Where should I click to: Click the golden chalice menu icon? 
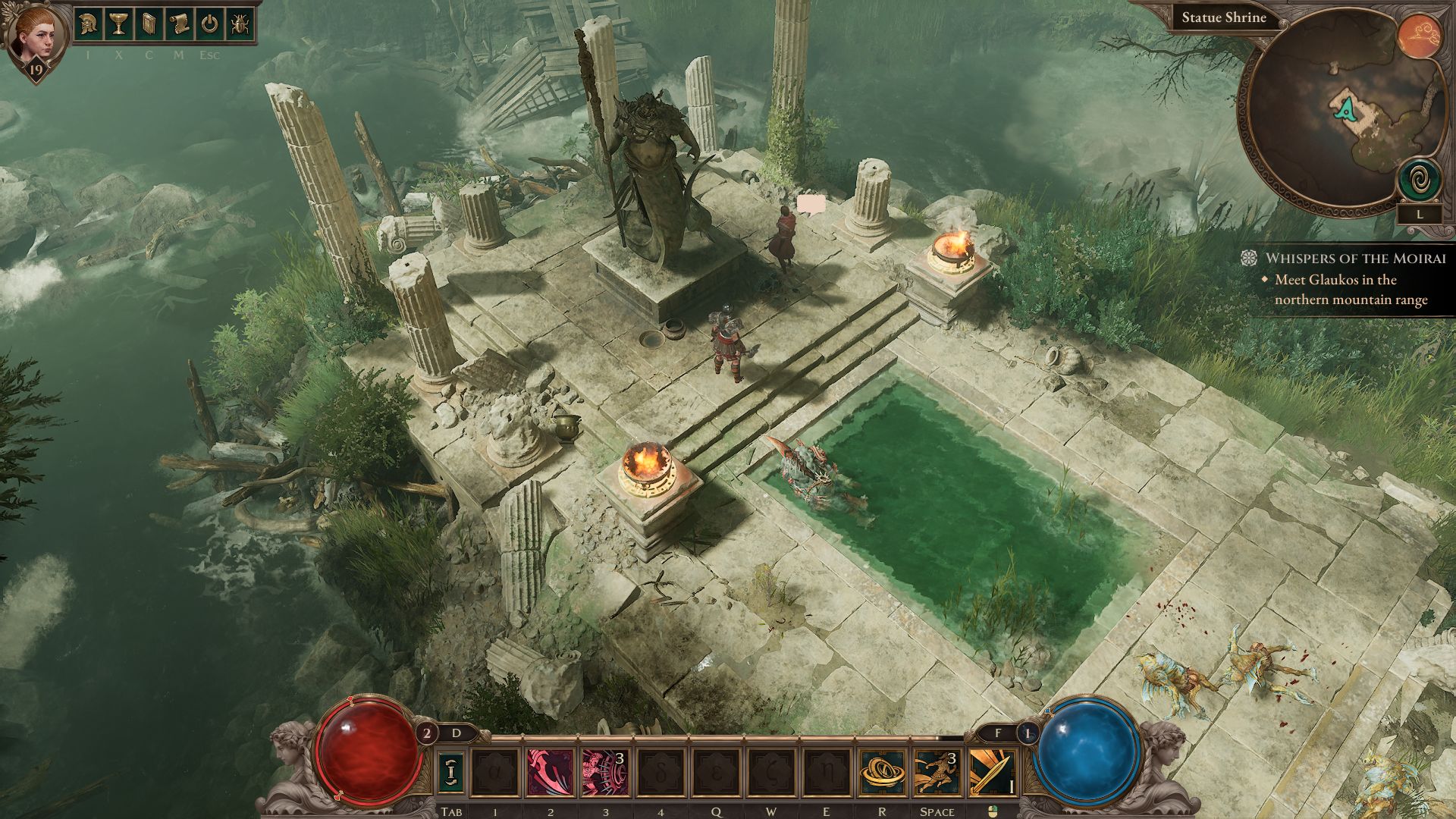tap(118, 25)
